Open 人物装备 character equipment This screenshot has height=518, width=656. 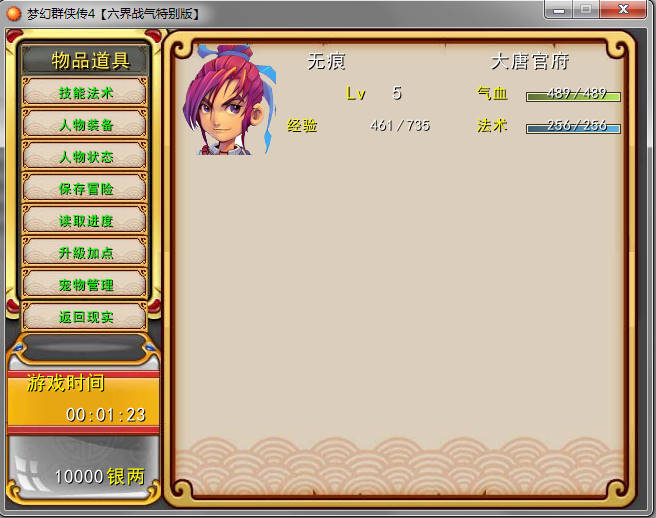pyautogui.click(x=85, y=125)
